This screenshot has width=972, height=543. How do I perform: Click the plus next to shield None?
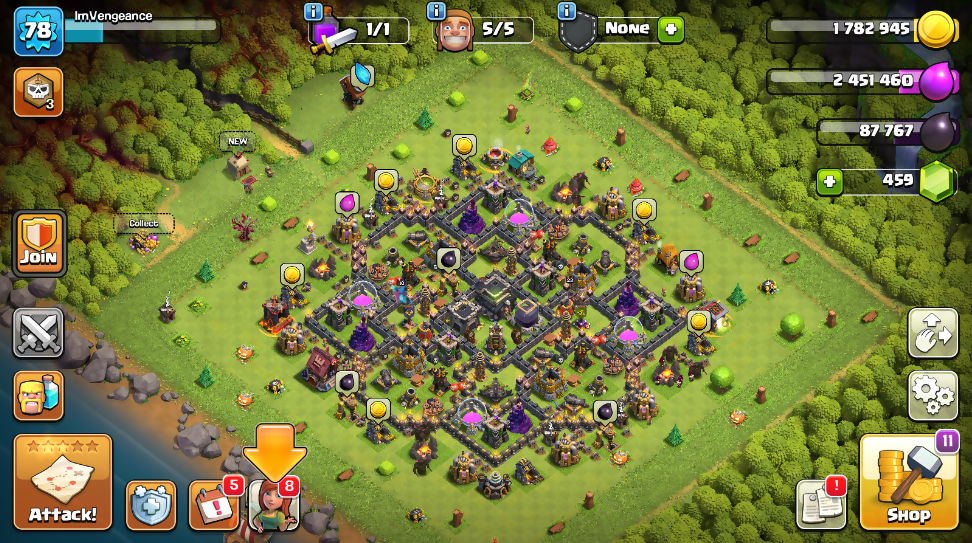pyautogui.click(x=670, y=29)
